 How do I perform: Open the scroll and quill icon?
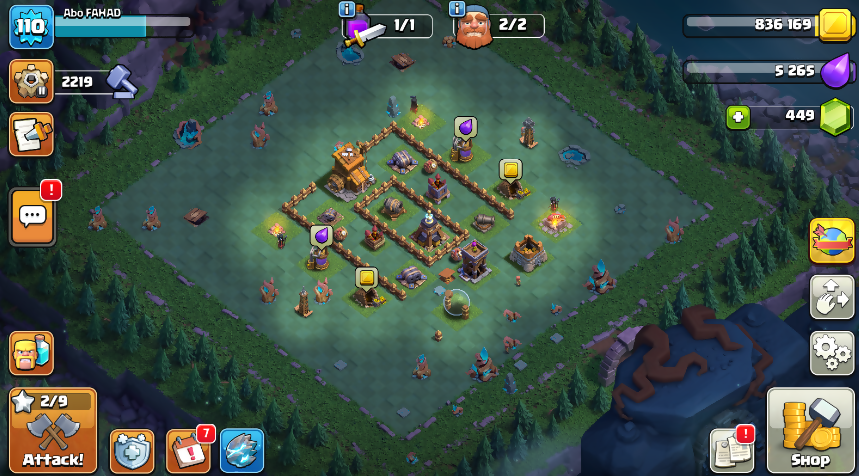coord(31,134)
